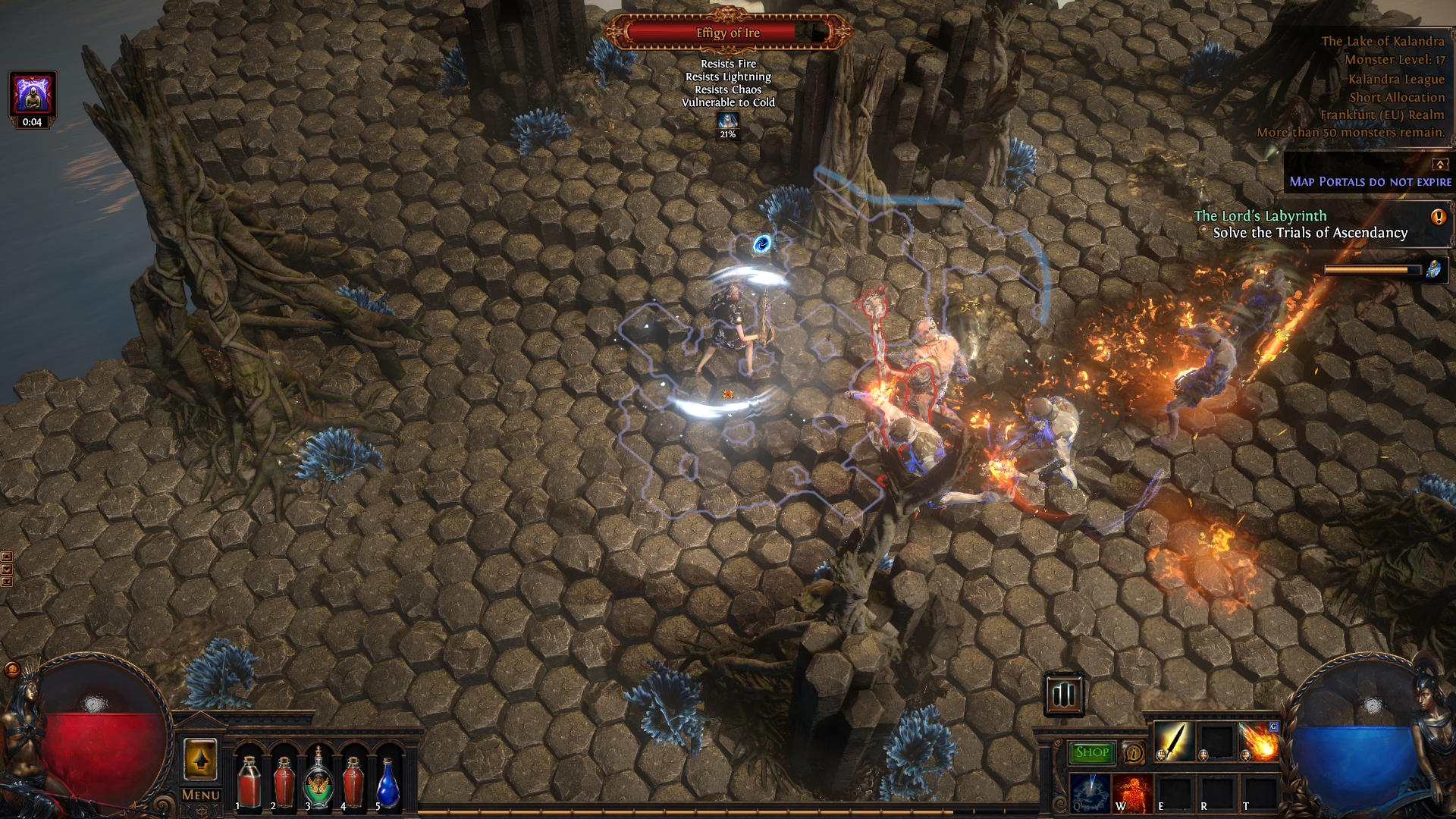Click the small orange orb above life globe
The width and height of the screenshot is (1456, 819).
point(12,670)
